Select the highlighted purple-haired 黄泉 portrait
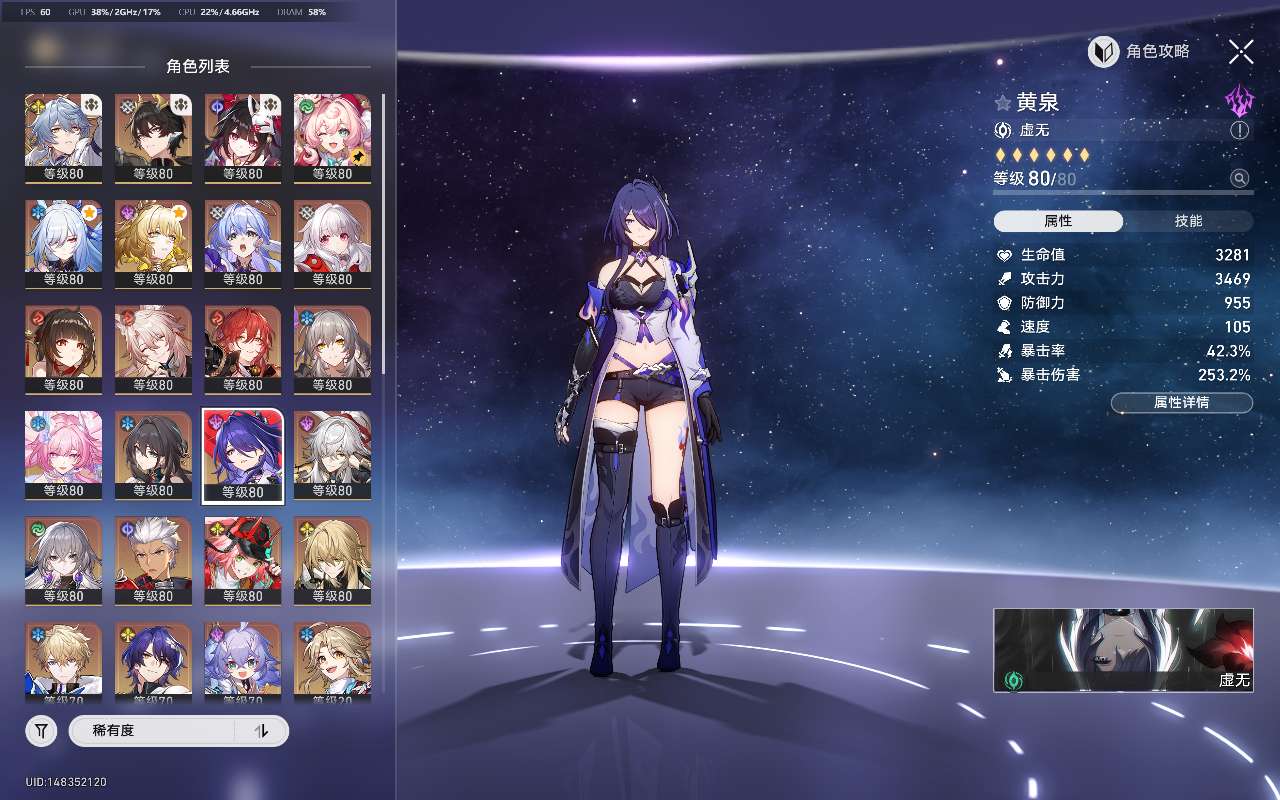 point(243,455)
